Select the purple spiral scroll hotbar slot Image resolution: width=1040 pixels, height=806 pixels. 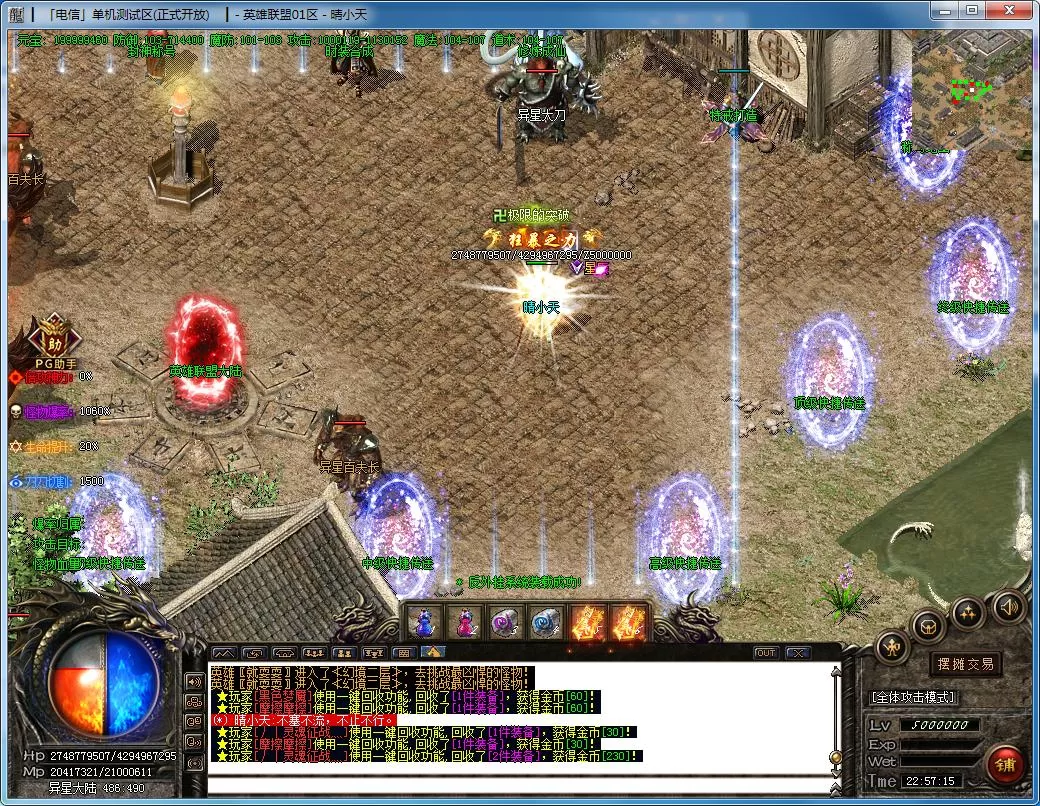tap(506, 622)
